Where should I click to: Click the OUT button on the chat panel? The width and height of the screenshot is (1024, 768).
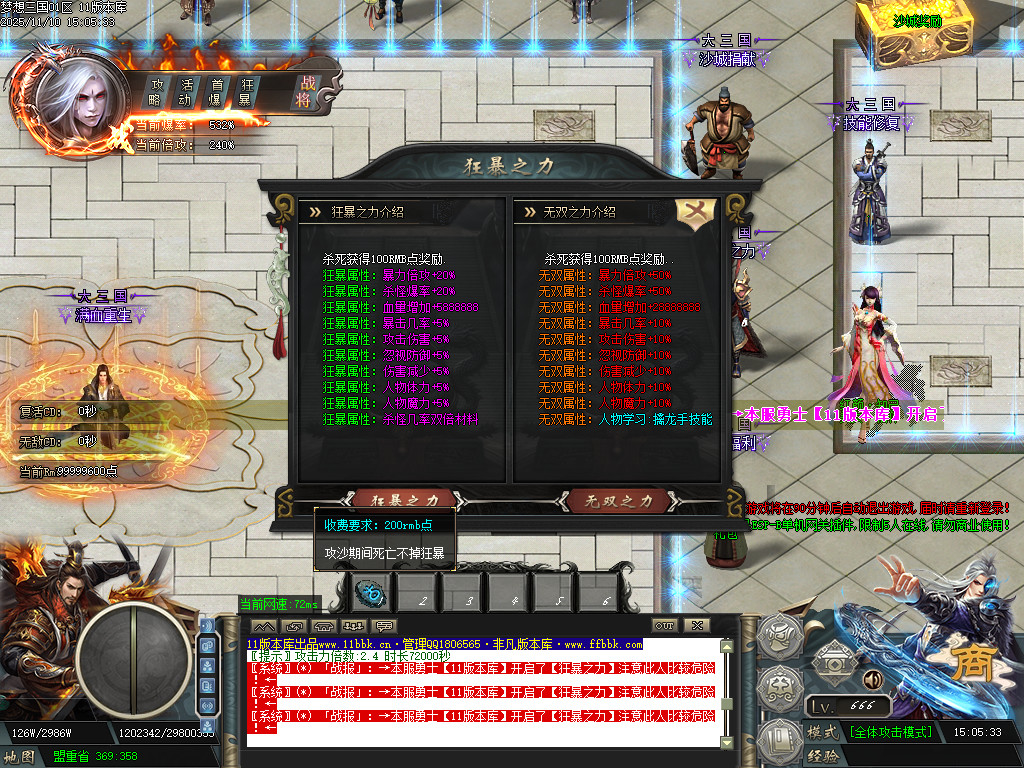tap(665, 625)
